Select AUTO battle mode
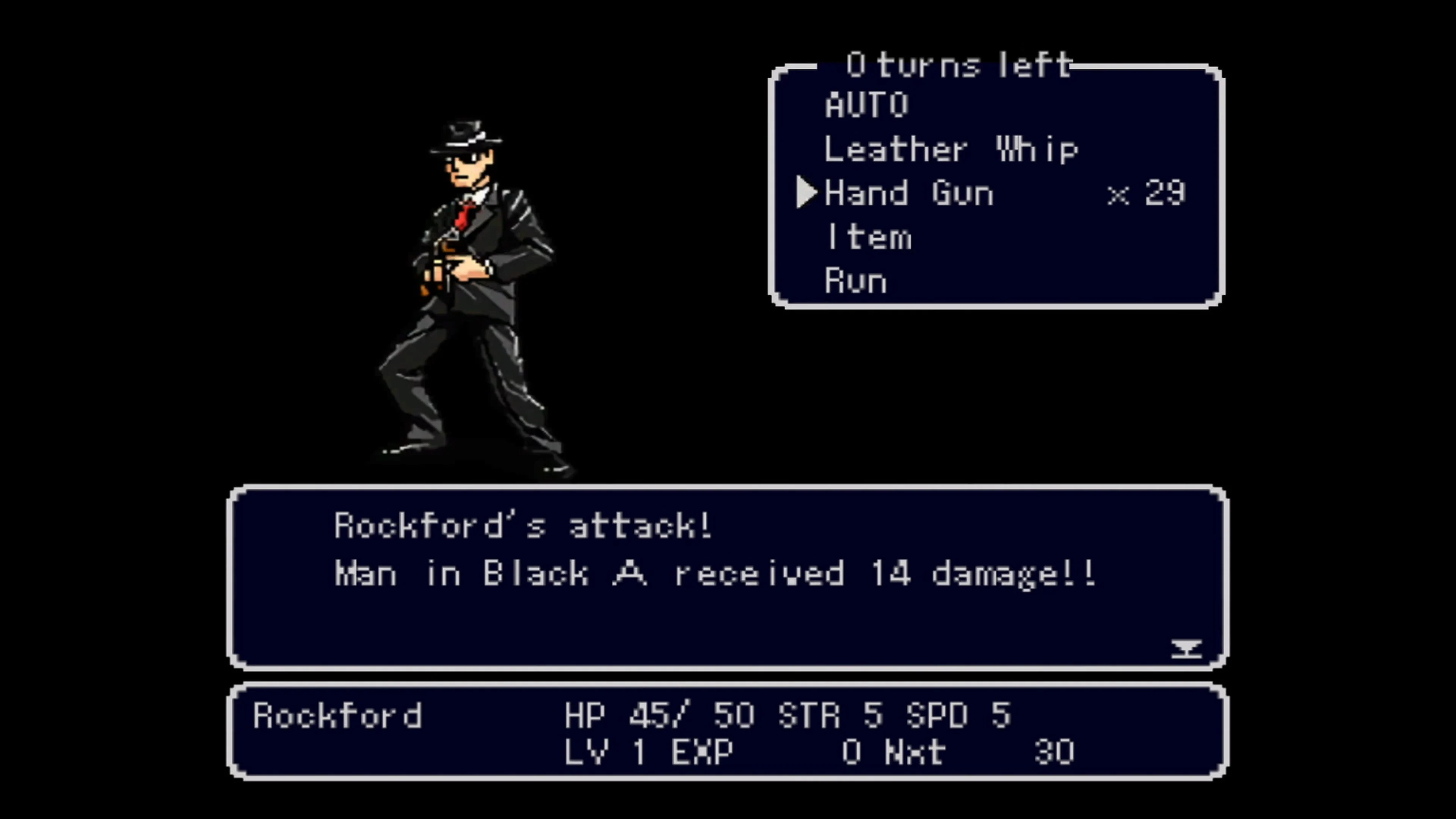The width and height of the screenshot is (1456, 819). pyautogui.click(x=866, y=105)
